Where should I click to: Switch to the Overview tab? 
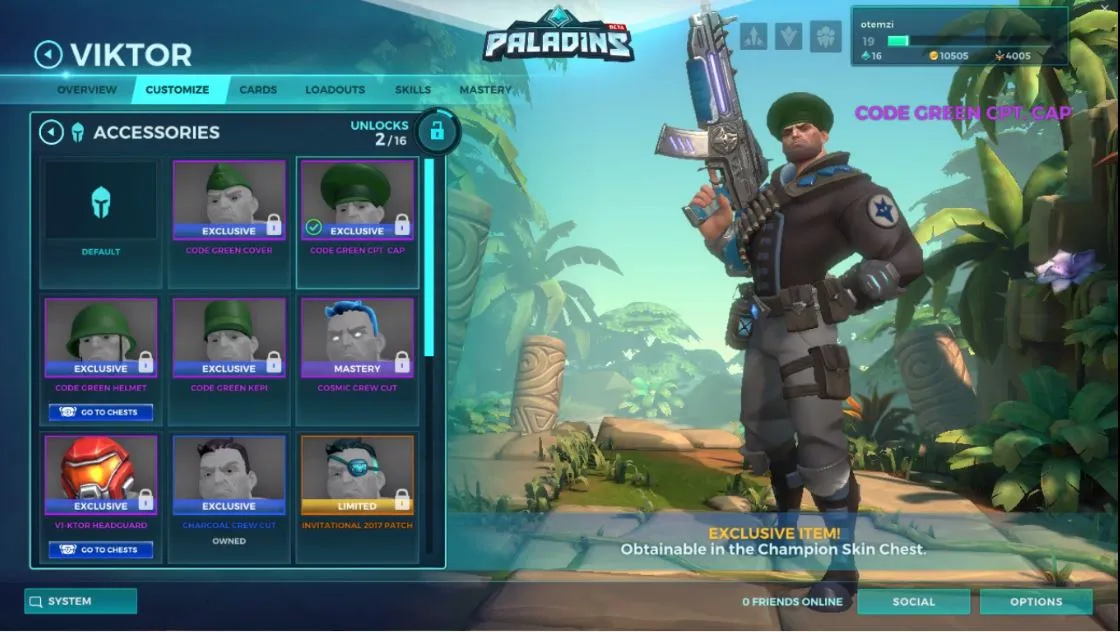pyautogui.click(x=87, y=90)
